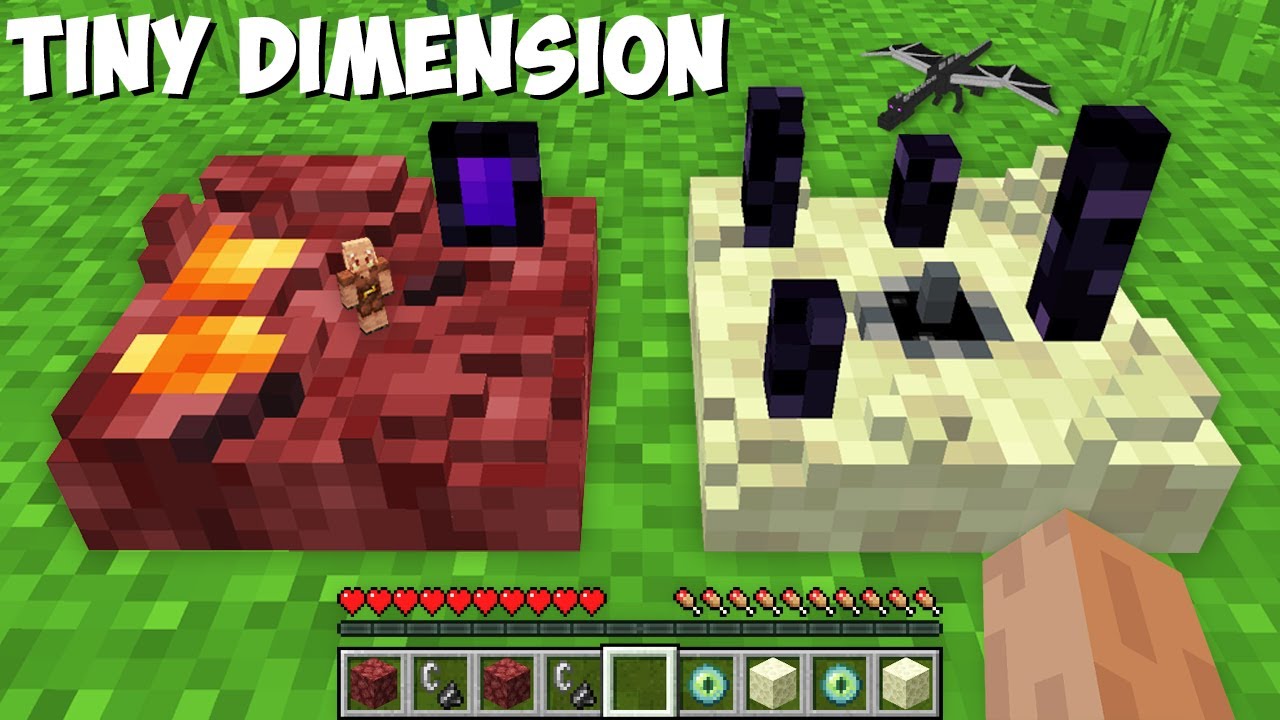Pick the eye of ender in slot six
Viewport: 1280px width, 720px height.
(708, 680)
